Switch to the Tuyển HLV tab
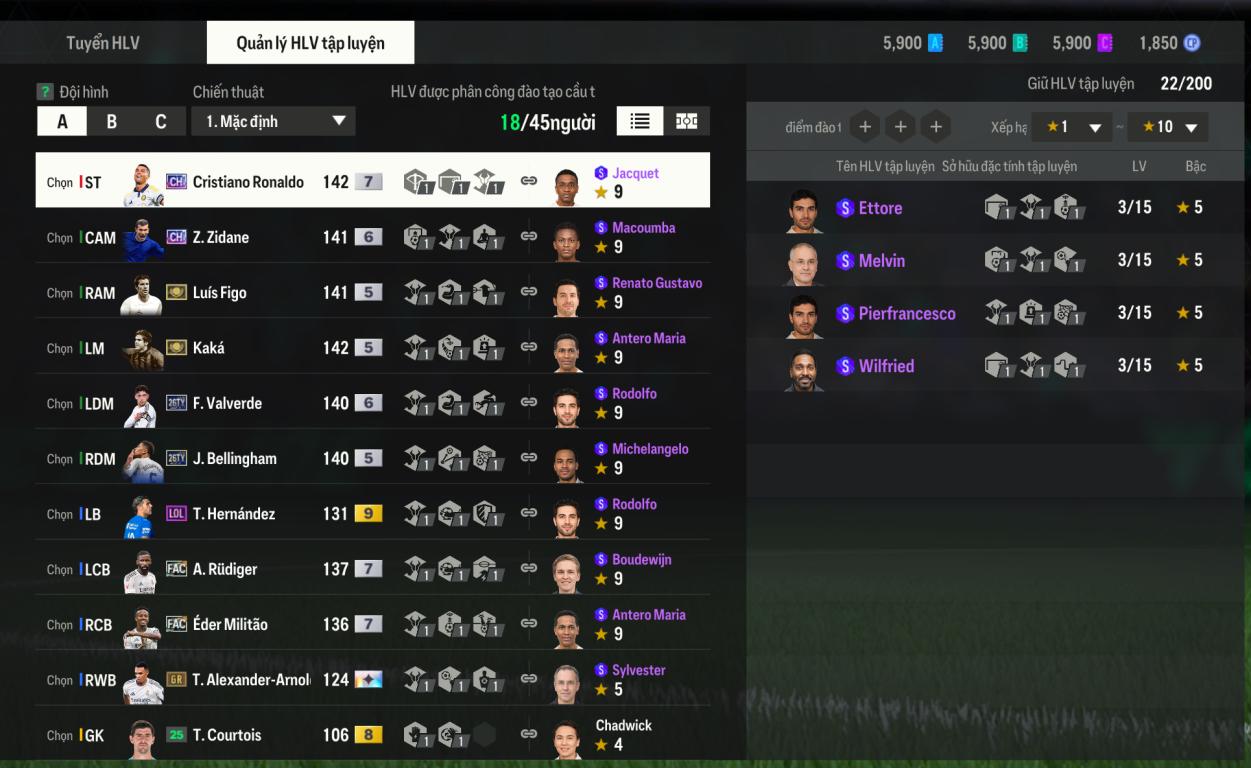Image resolution: width=1251 pixels, height=768 pixels. 103,43
